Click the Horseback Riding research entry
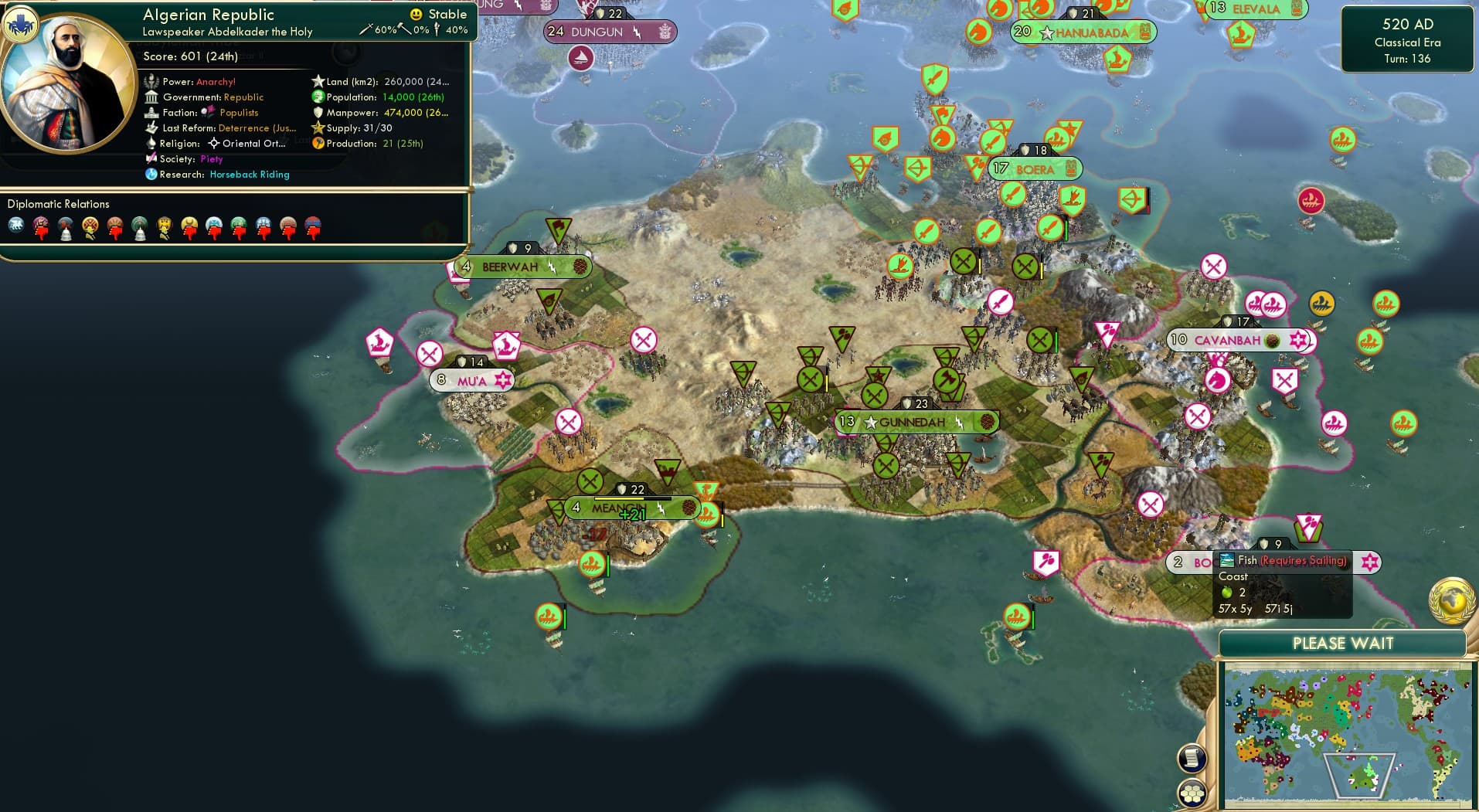This screenshot has height=812, width=1479. point(249,175)
